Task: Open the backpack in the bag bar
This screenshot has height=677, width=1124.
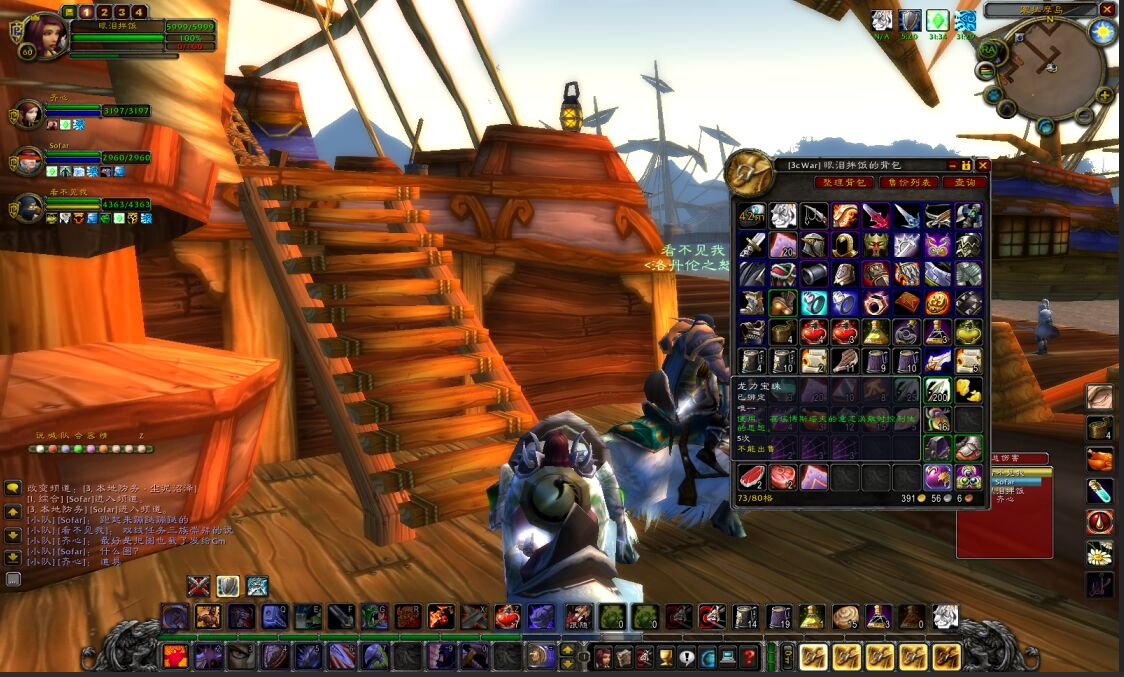Action: coord(946,657)
